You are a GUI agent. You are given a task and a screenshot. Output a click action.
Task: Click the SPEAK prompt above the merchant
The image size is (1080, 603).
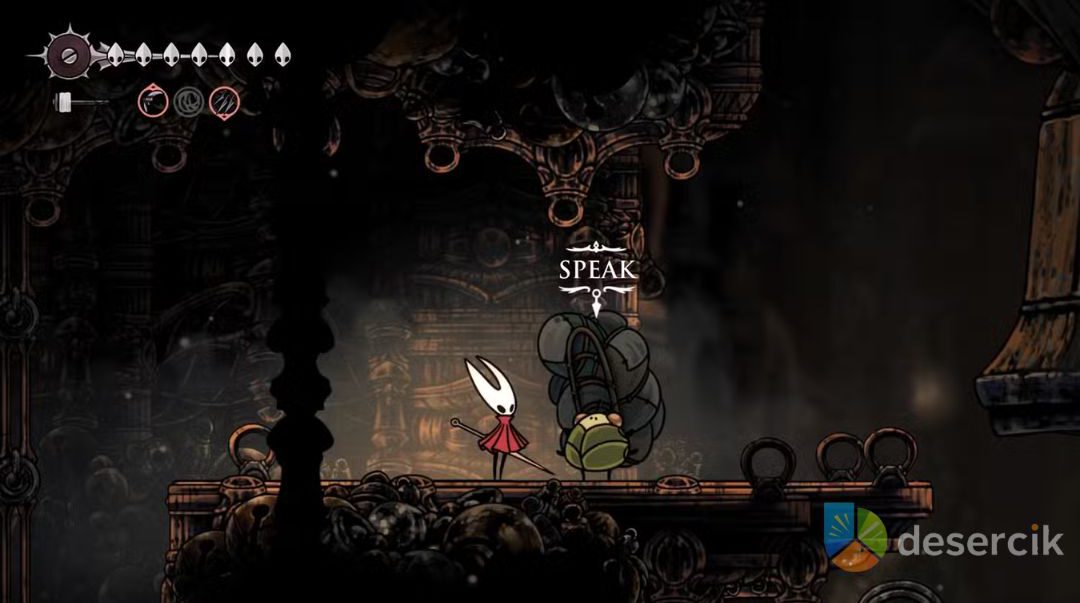(597, 270)
